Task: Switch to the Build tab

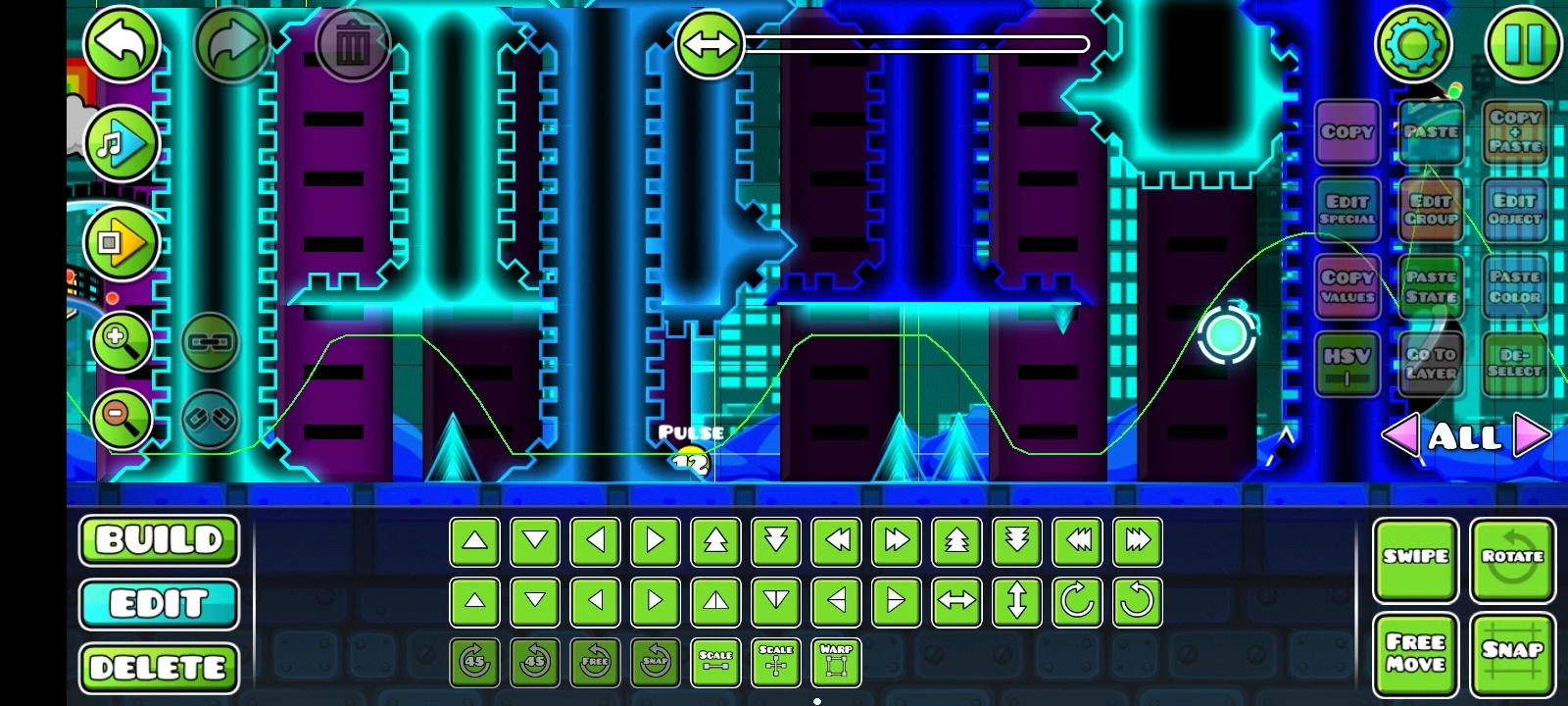Action: click(158, 540)
